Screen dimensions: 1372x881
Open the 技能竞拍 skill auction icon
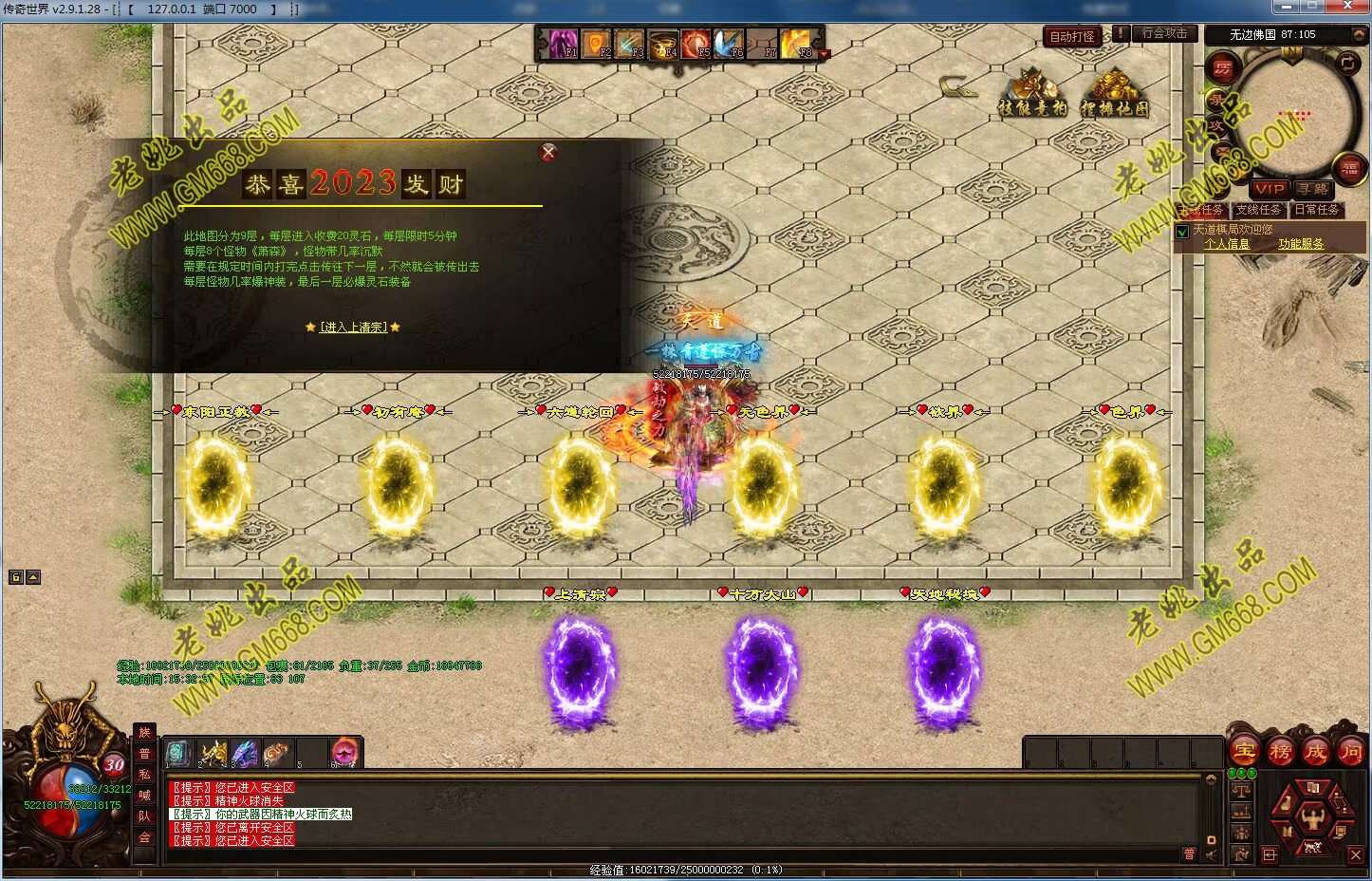[1032, 93]
